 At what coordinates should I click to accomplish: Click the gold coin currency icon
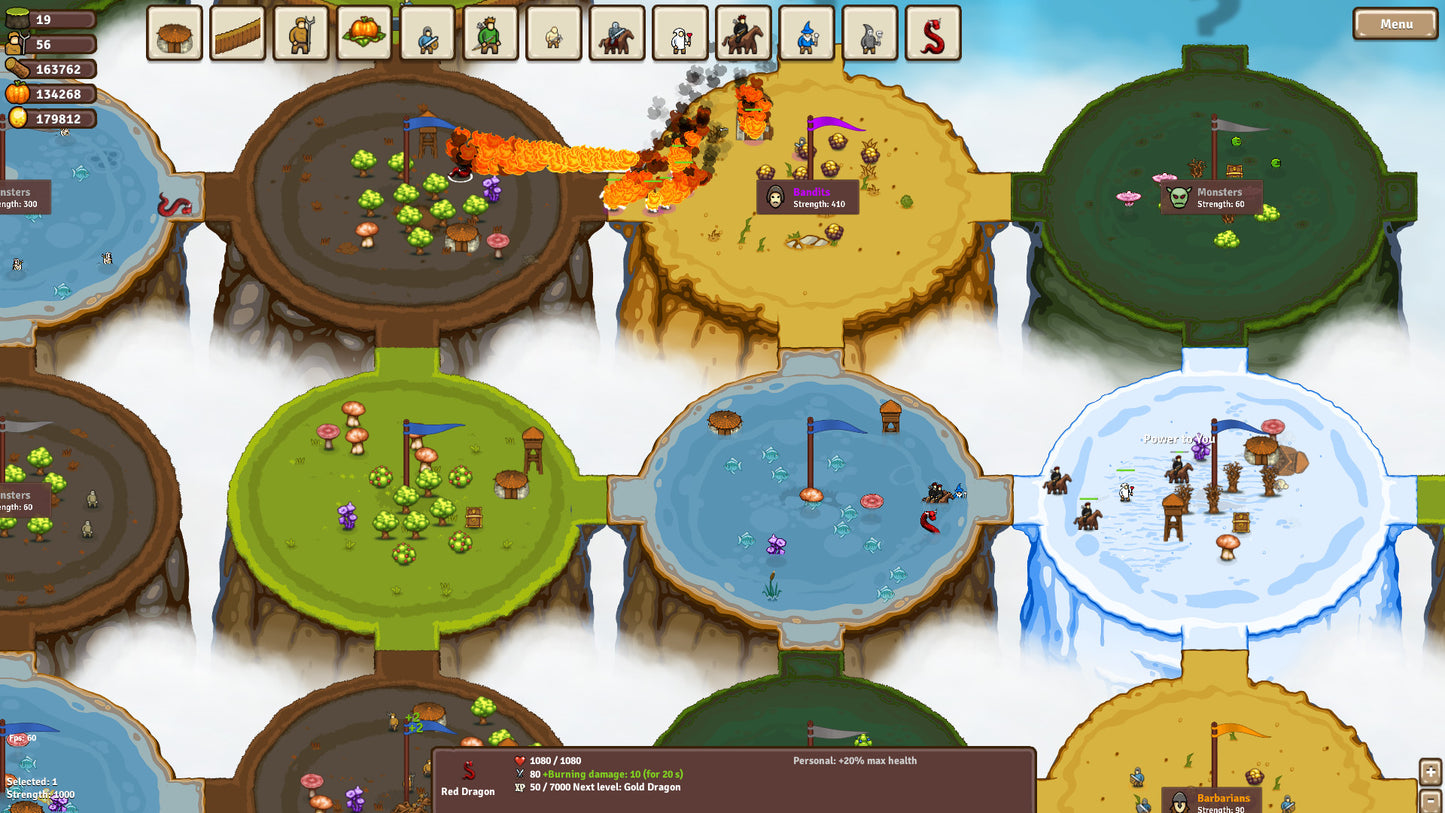click(17, 119)
